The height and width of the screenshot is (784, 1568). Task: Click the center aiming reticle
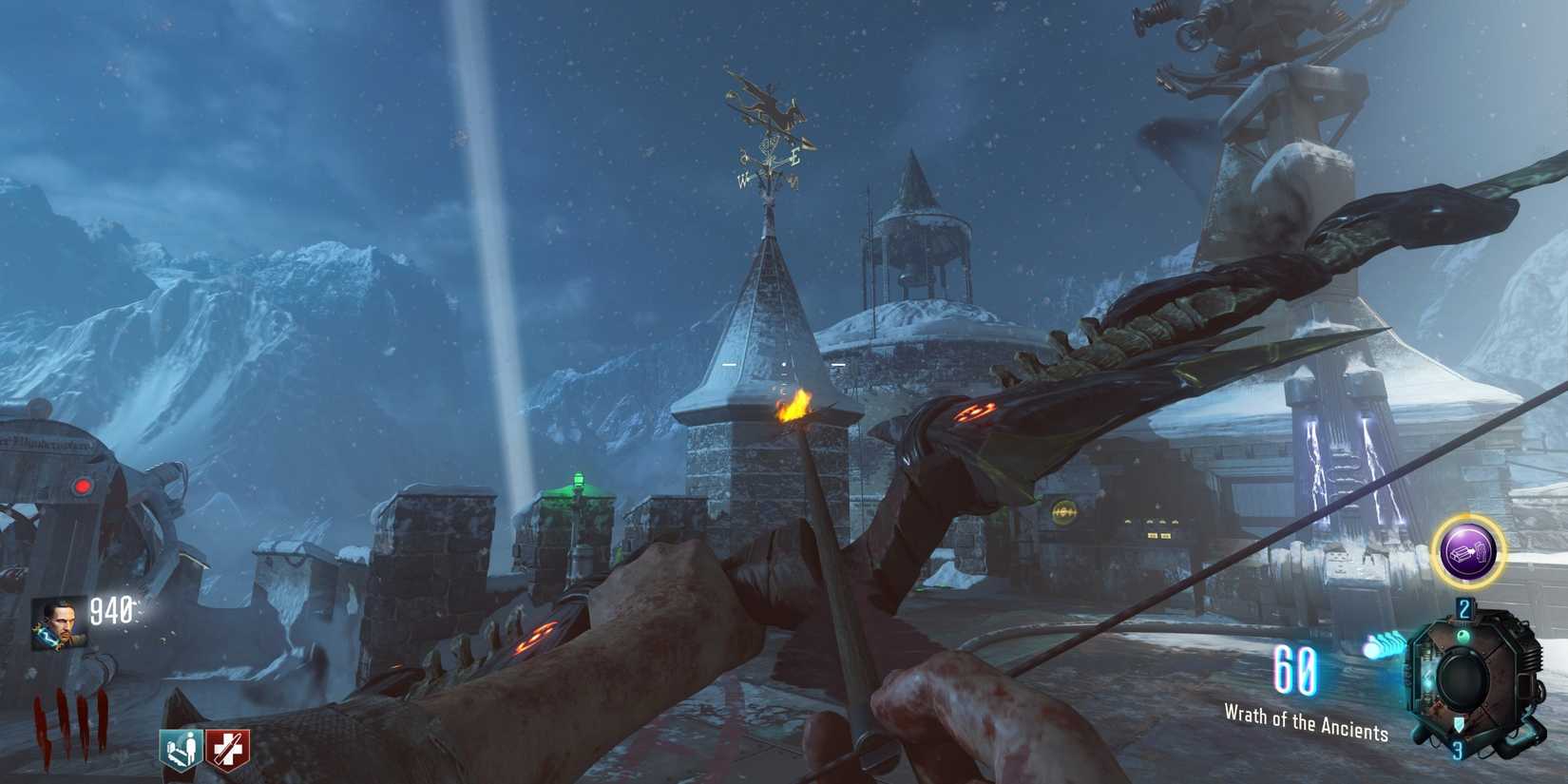[786, 364]
